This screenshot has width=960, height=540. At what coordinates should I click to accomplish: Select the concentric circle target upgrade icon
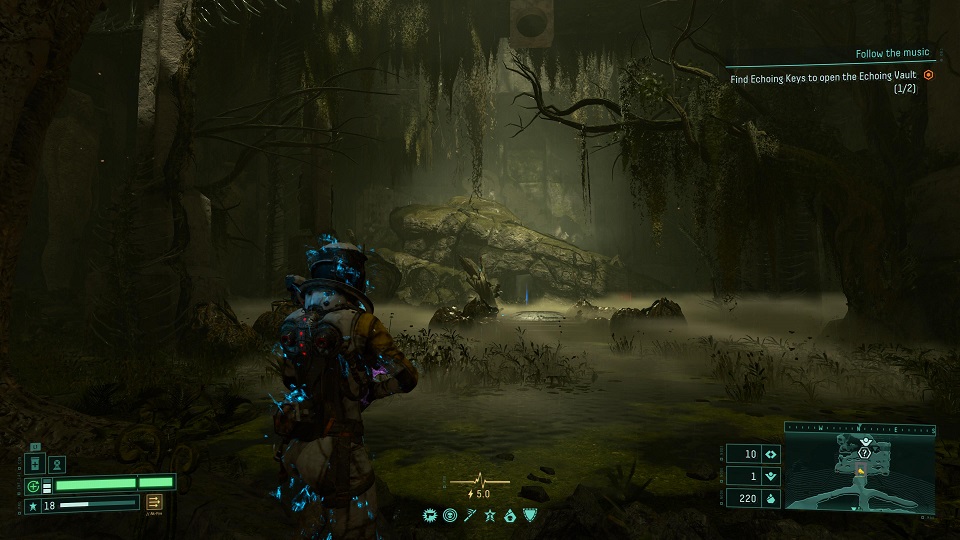pyautogui.click(x=450, y=516)
